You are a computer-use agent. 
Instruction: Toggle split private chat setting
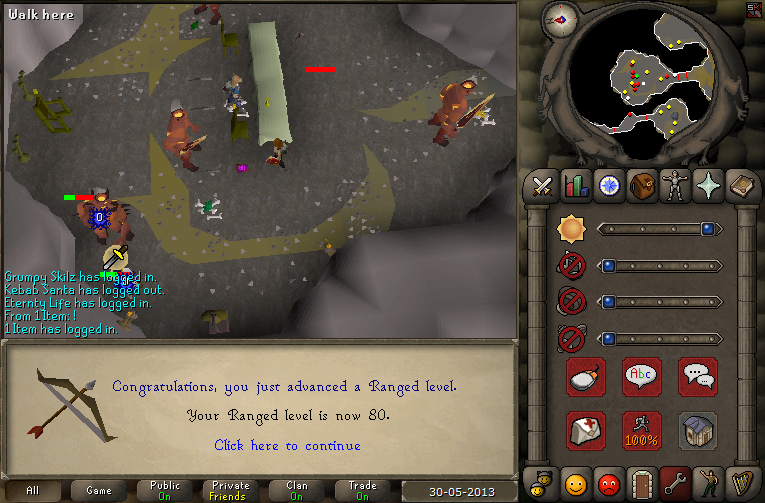(698, 377)
